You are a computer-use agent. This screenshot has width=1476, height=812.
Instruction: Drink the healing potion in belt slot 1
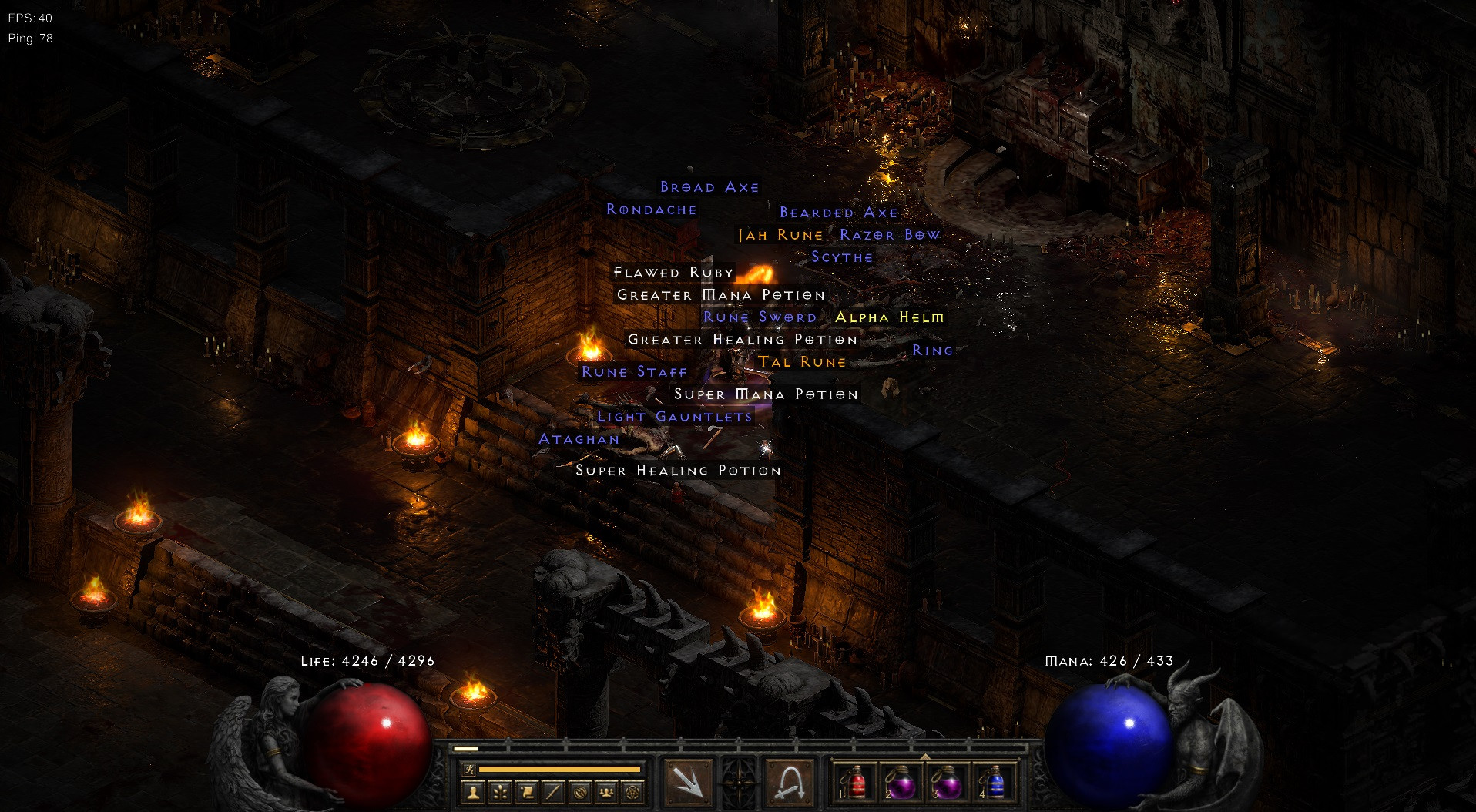pyautogui.click(x=857, y=782)
